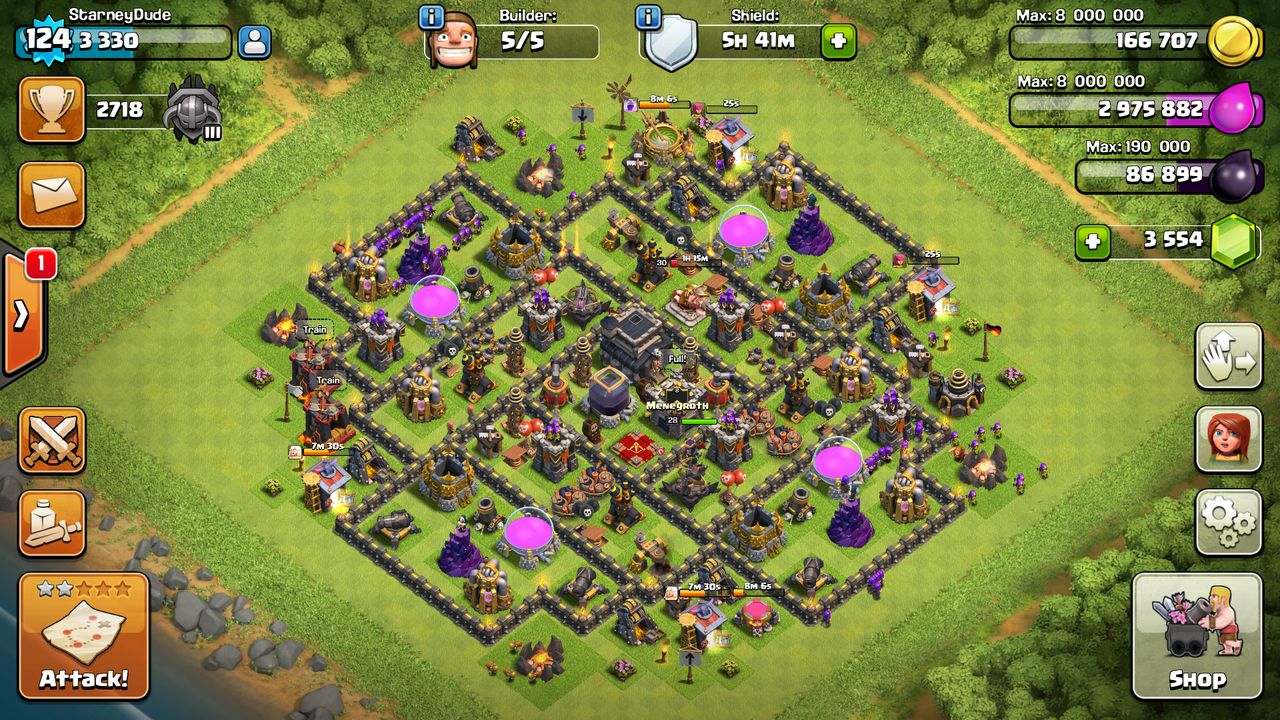This screenshot has height=720, width=1280.
Task: Open the Settings gears button
Action: click(x=1228, y=522)
